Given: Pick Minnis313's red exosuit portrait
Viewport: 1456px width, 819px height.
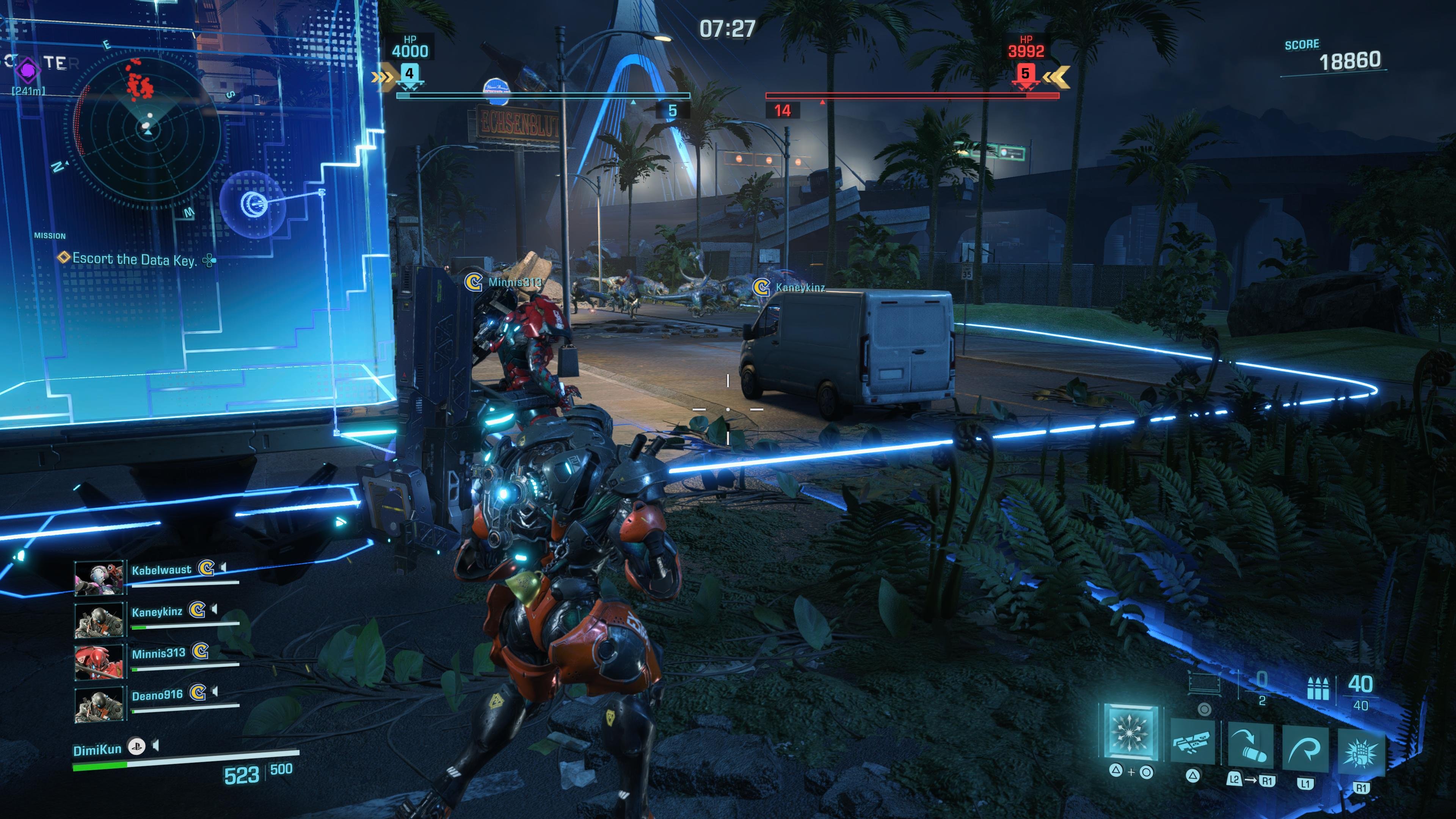Looking at the screenshot, I should 99,661.
